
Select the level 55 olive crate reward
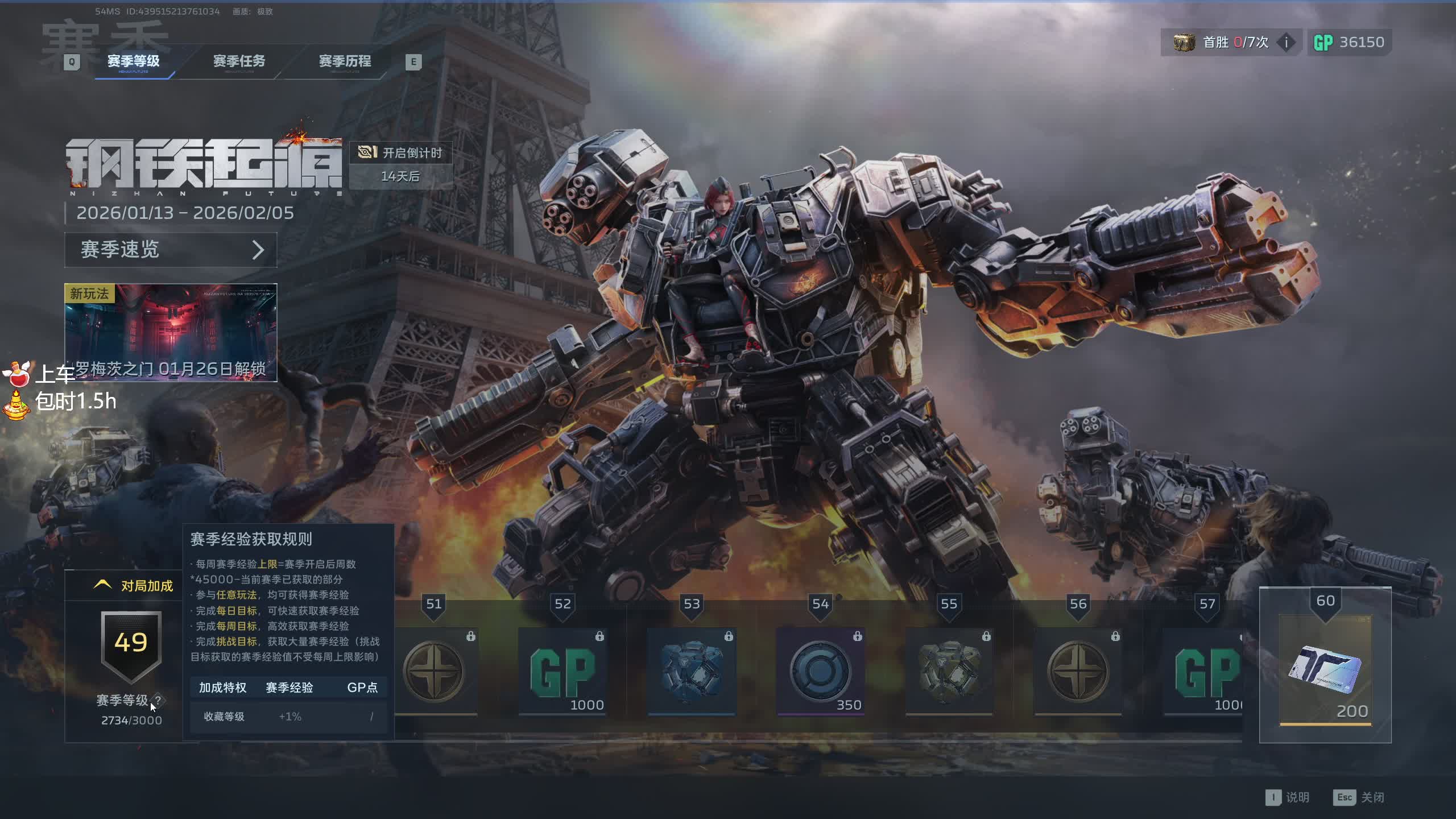click(949, 672)
